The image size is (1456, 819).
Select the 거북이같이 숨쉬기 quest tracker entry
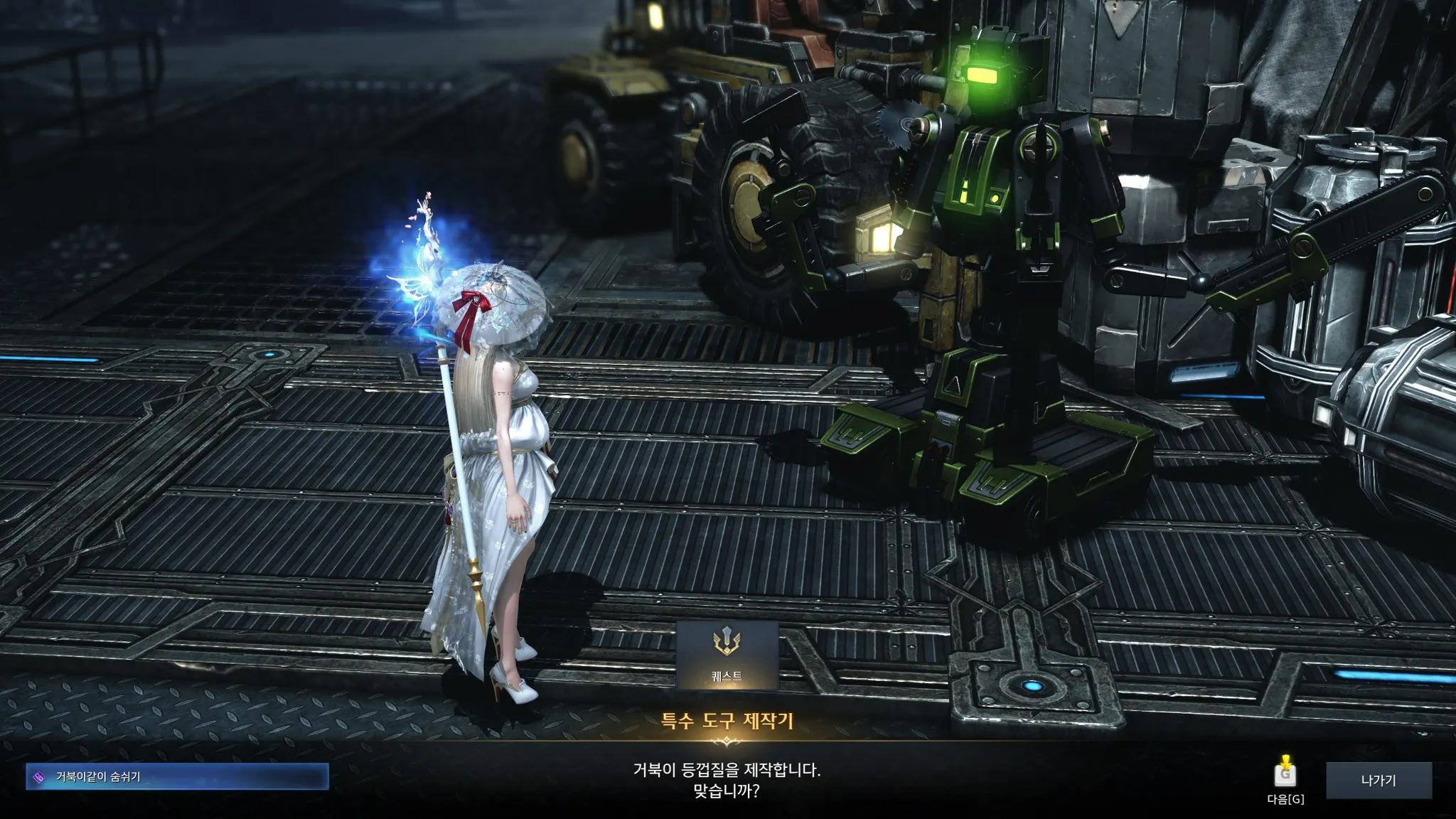[177, 777]
